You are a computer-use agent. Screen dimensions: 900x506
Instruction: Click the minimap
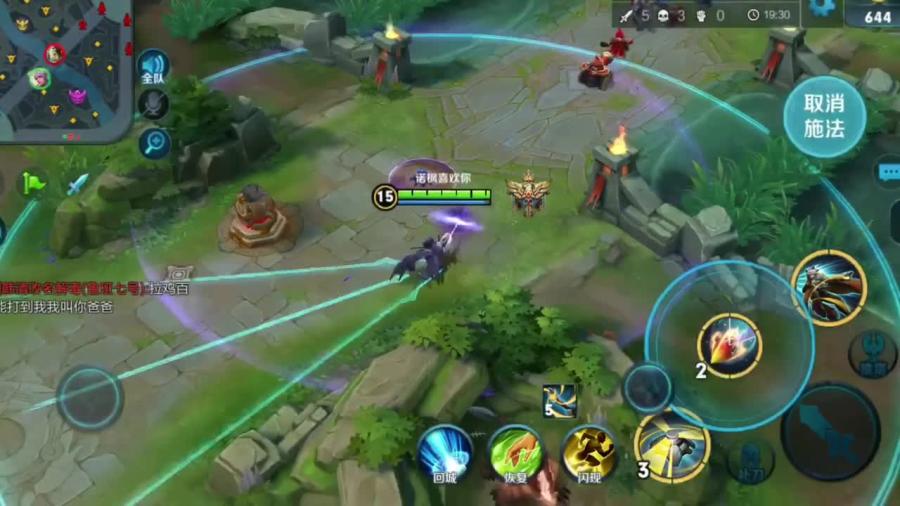coord(64,68)
